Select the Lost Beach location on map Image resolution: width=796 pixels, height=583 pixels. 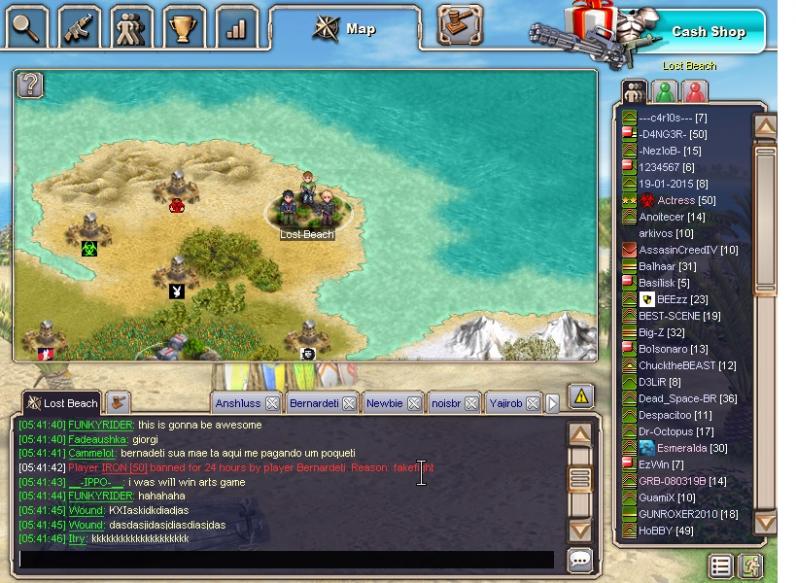click(x=307, y=210)
